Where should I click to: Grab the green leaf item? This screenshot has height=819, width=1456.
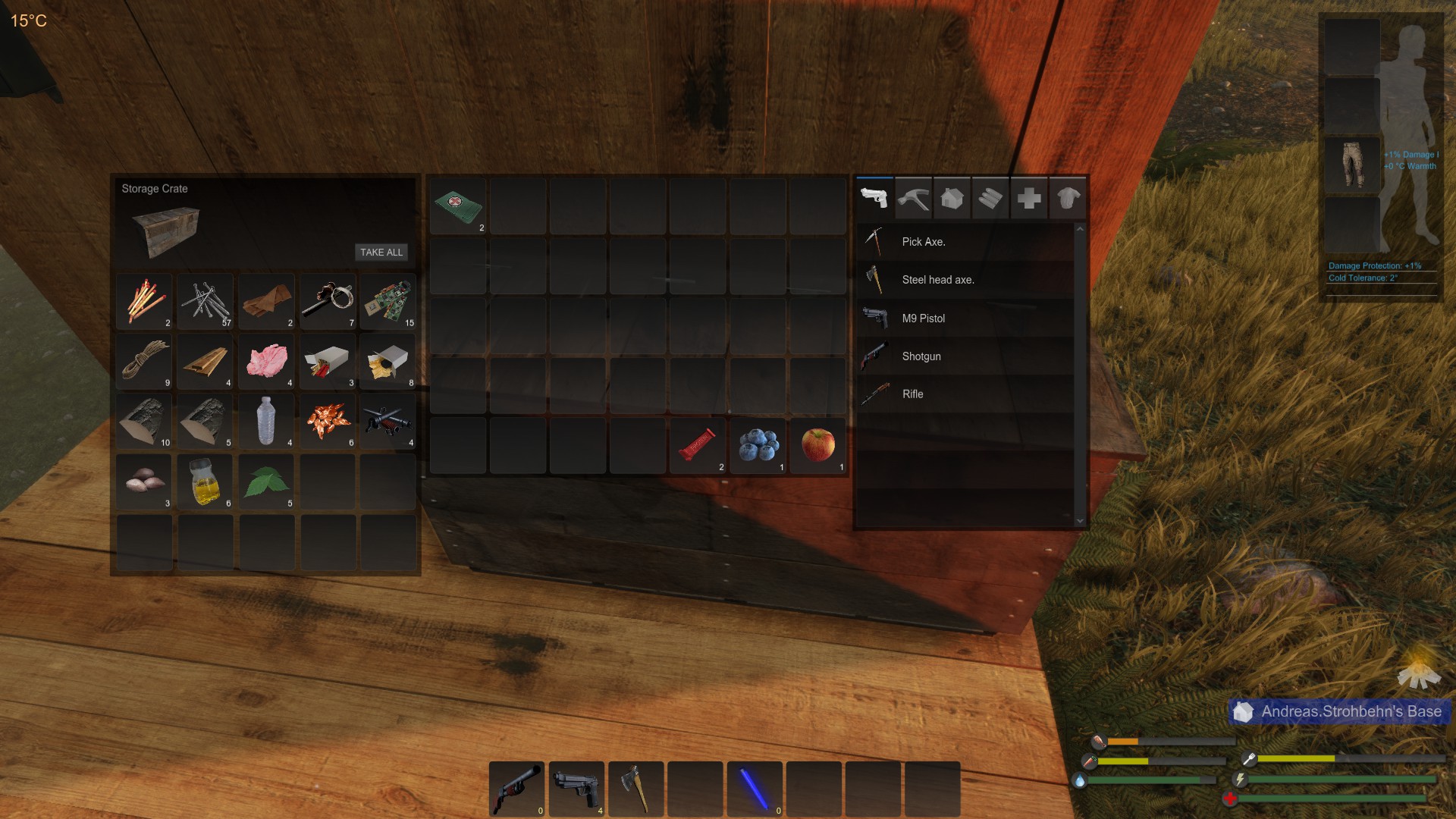pos(267,482)
